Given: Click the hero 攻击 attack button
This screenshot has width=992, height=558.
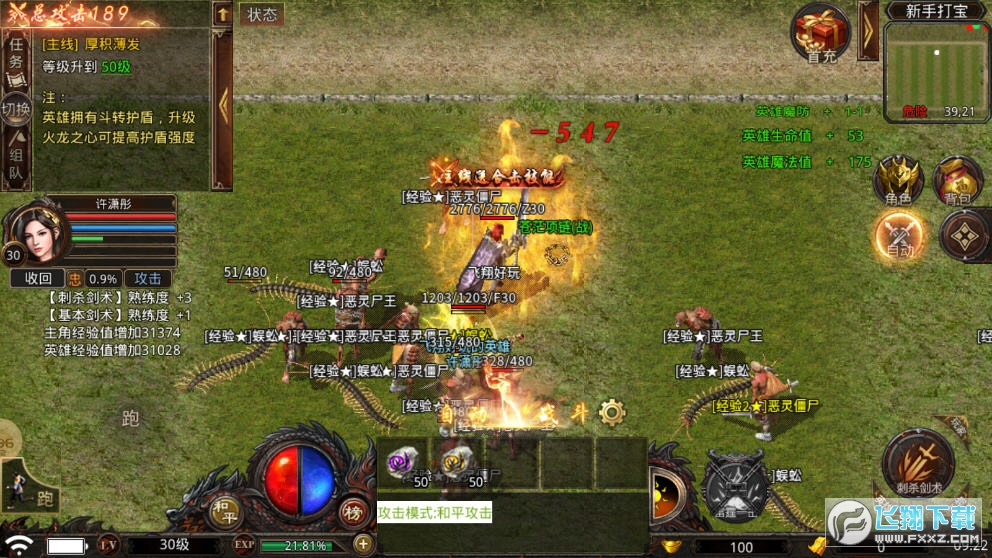Looking at the screenshot, I should point(148,278).
